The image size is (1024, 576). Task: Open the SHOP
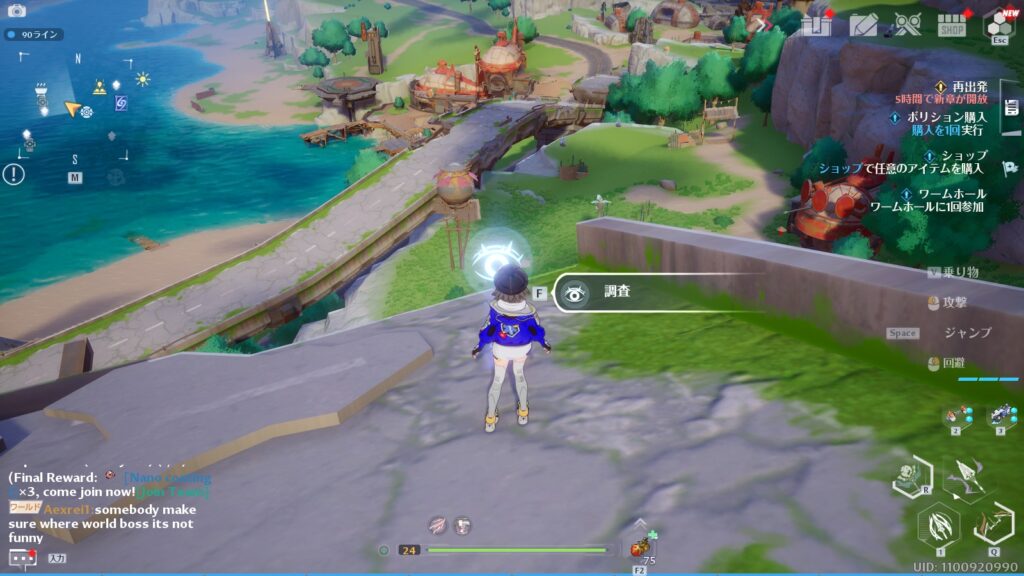[952, 25]
